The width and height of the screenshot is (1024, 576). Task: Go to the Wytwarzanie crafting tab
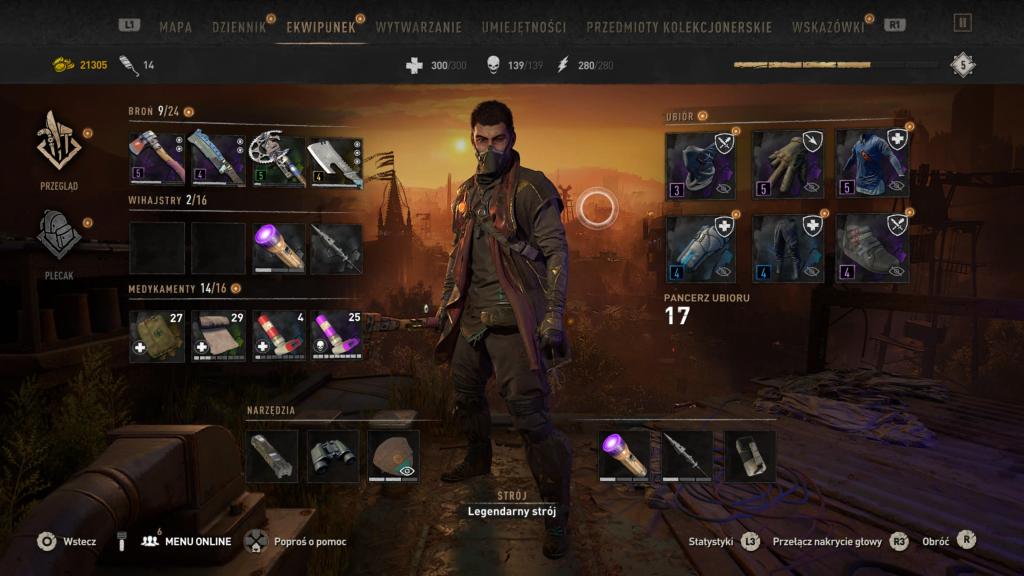pyautogui.click(x=420, y=27)
